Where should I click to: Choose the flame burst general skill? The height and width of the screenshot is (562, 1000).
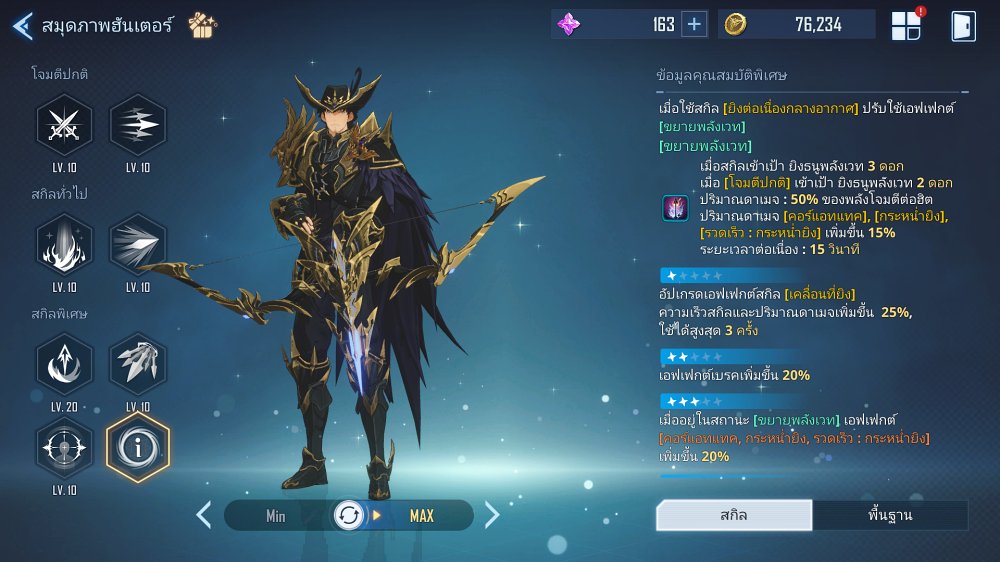64,245
